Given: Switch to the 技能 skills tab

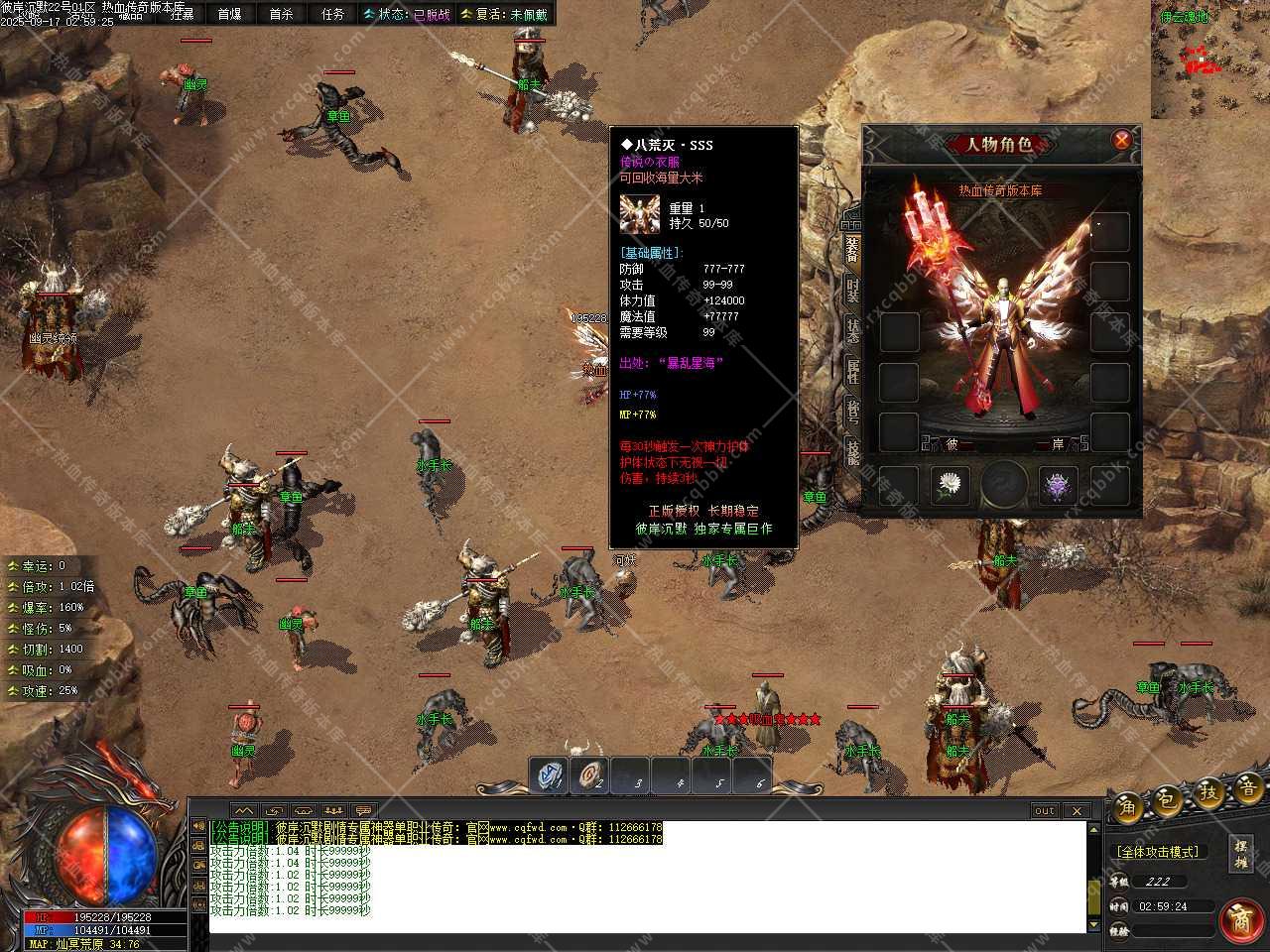Looking at the screenshot, I should pos(852,450).
